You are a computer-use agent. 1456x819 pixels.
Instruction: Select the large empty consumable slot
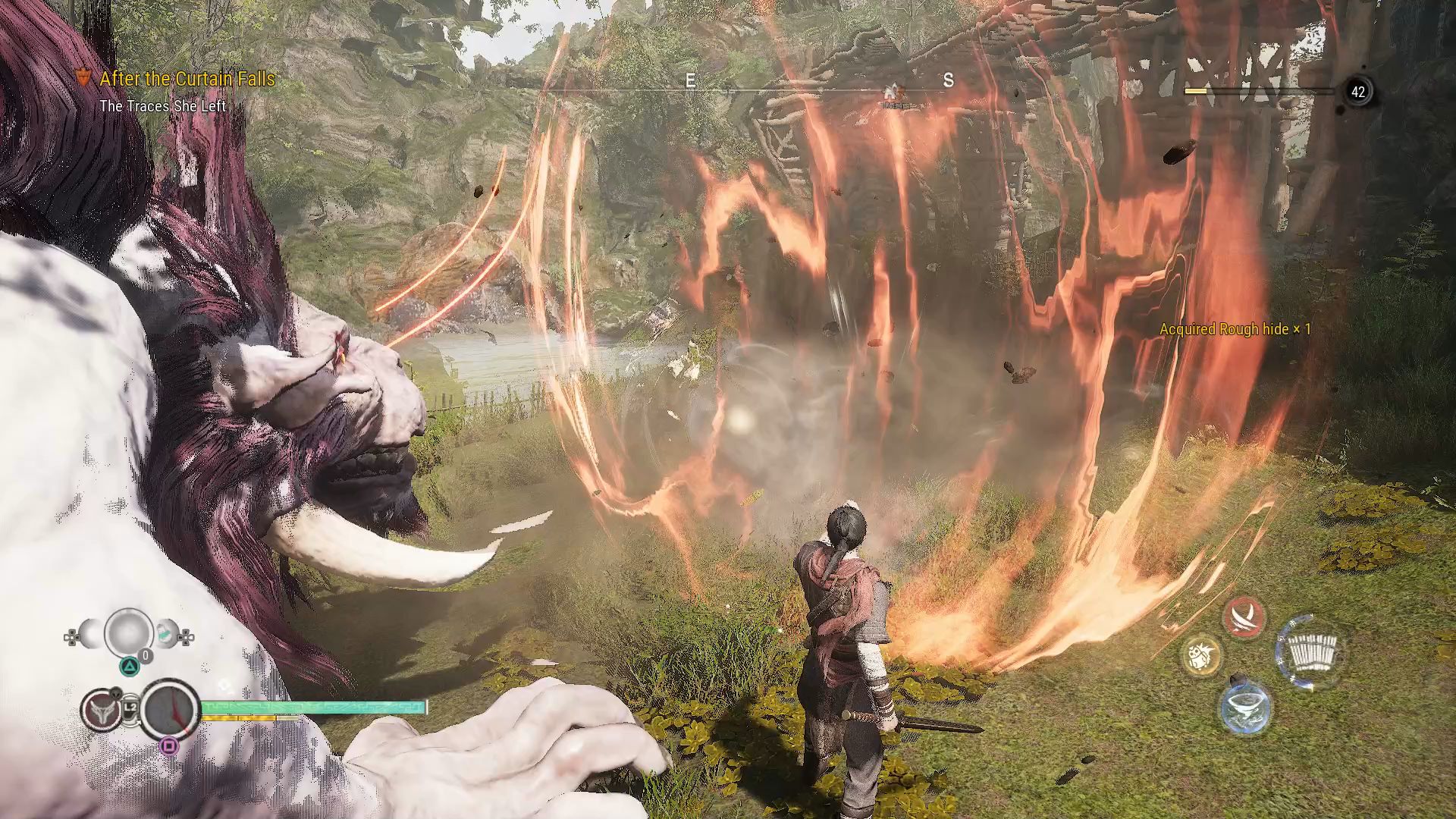coord(127,632)
